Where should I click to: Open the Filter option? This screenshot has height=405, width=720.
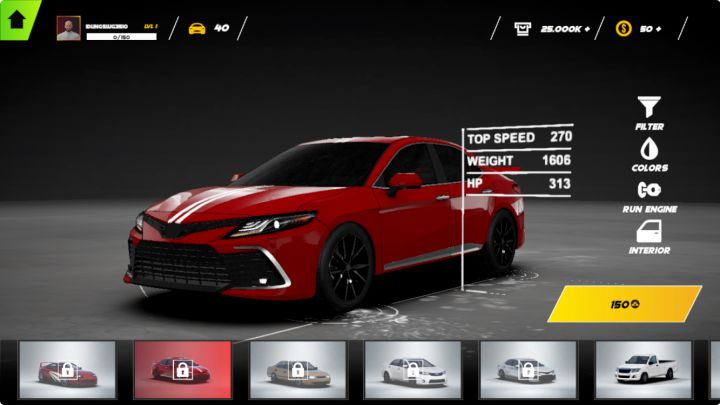click(x=649, y=111)
